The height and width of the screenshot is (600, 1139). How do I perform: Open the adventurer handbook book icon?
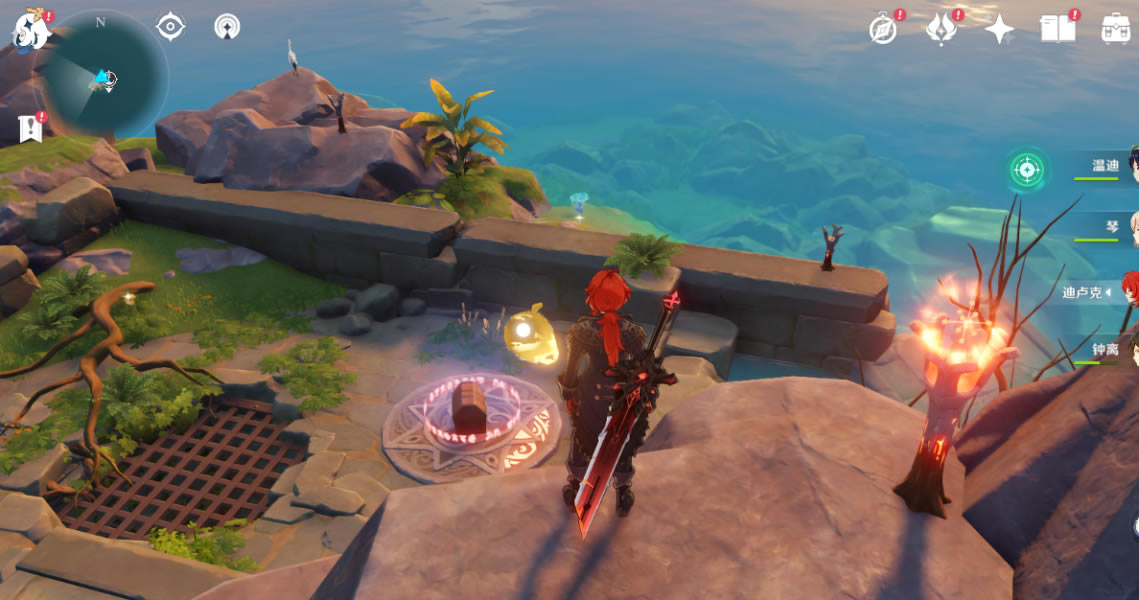[1057, 29]
